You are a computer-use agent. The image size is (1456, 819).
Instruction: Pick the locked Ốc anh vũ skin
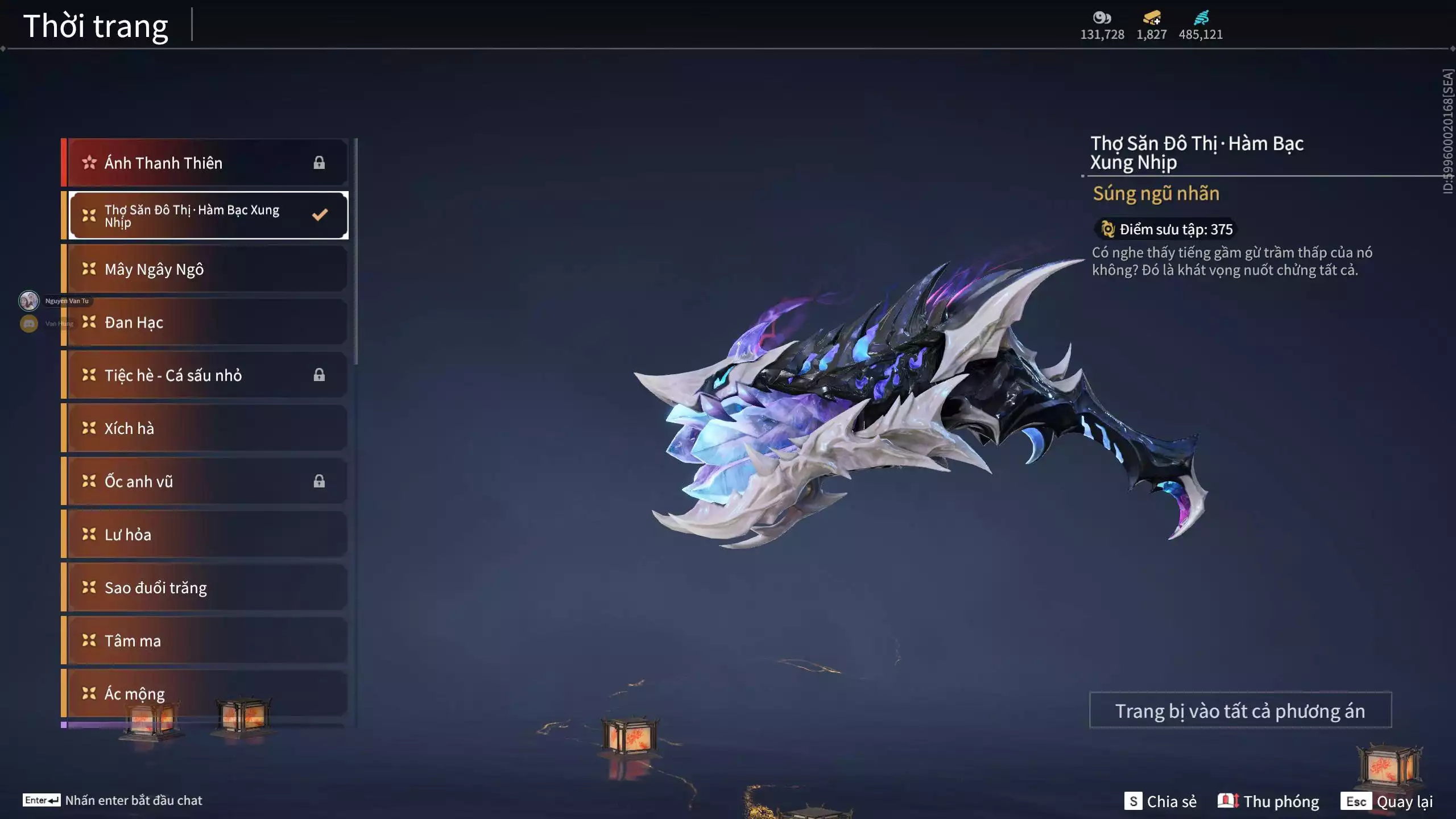(x=205, y=482)
